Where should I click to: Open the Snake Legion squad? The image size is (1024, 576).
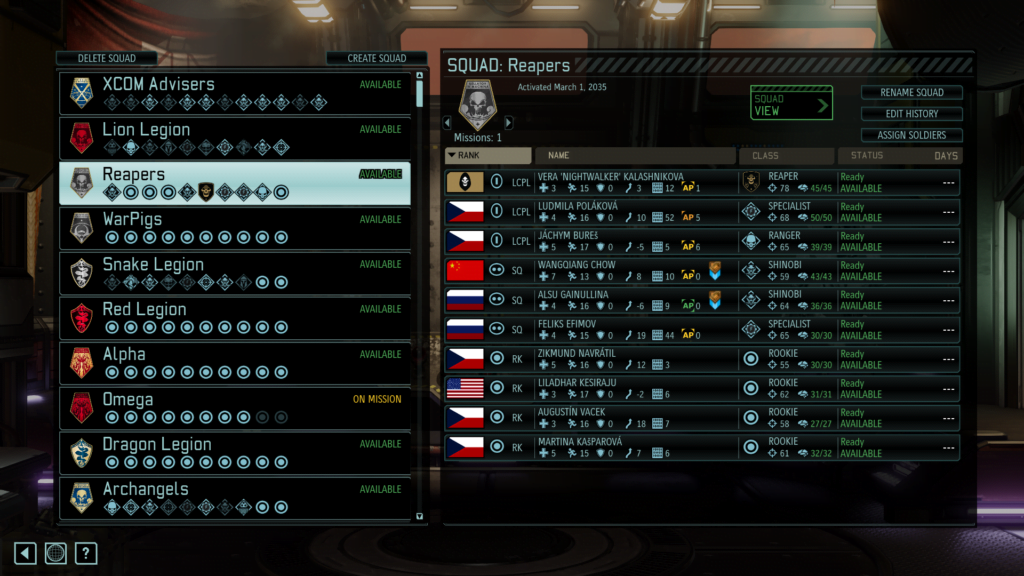pyautogui.click(x=235, y=272)
